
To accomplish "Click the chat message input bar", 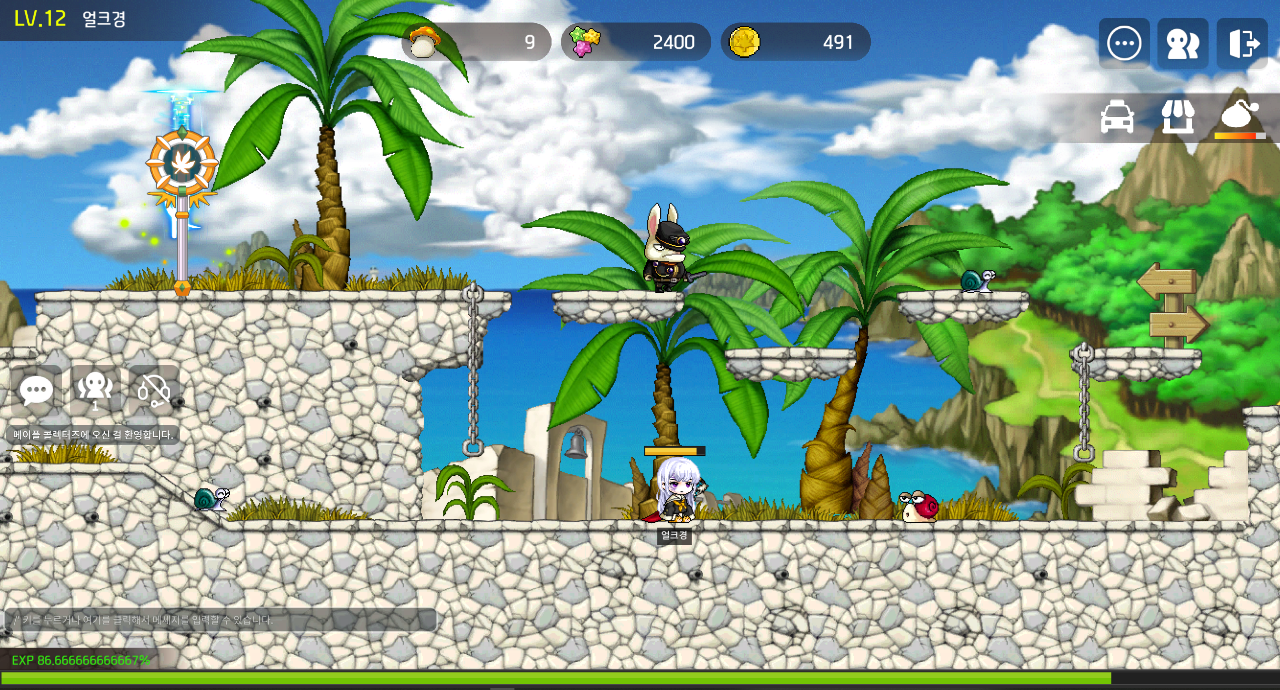I will [220, 620].
